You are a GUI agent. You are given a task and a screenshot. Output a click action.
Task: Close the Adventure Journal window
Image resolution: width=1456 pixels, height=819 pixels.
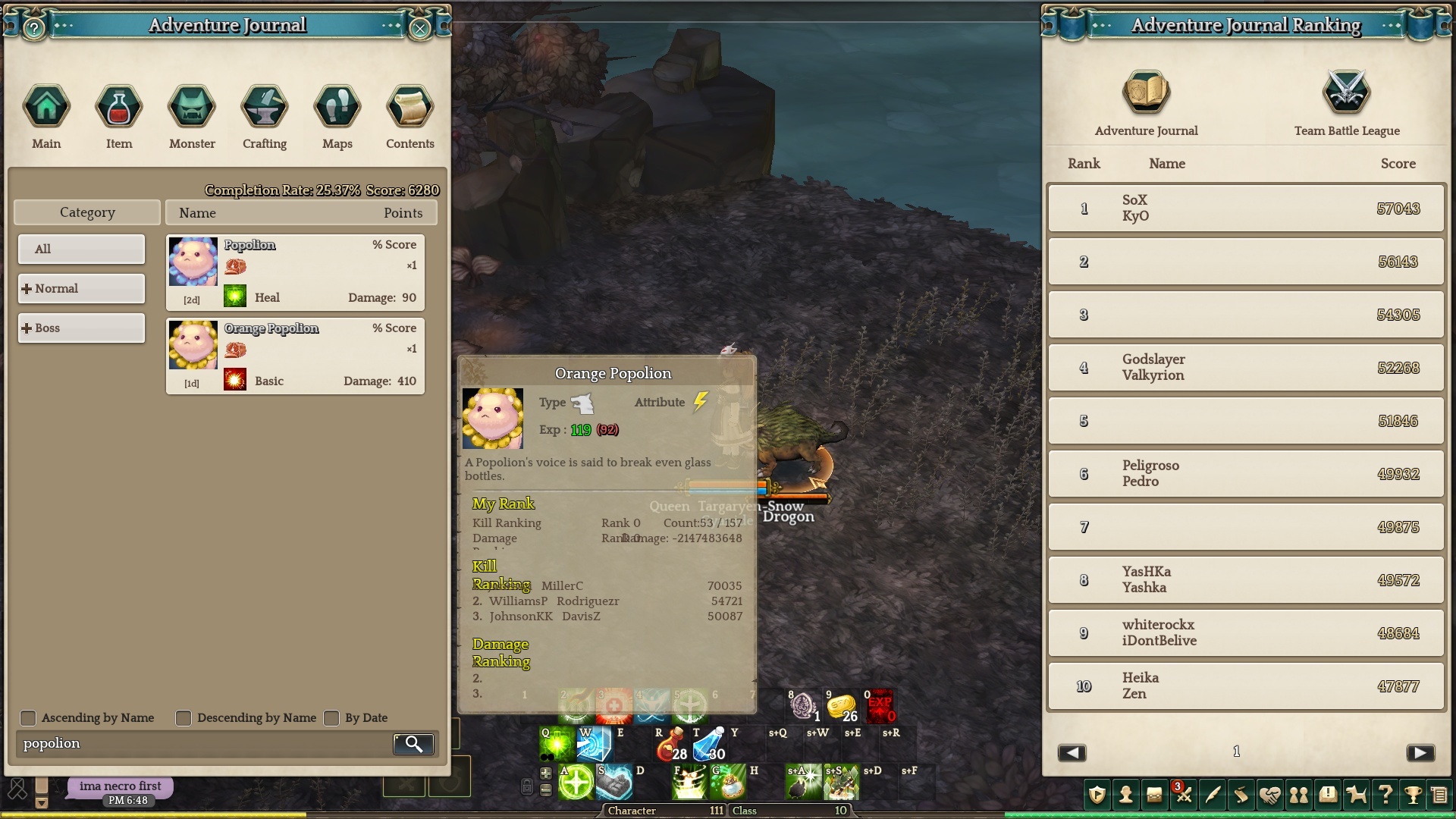coord(419,29)
